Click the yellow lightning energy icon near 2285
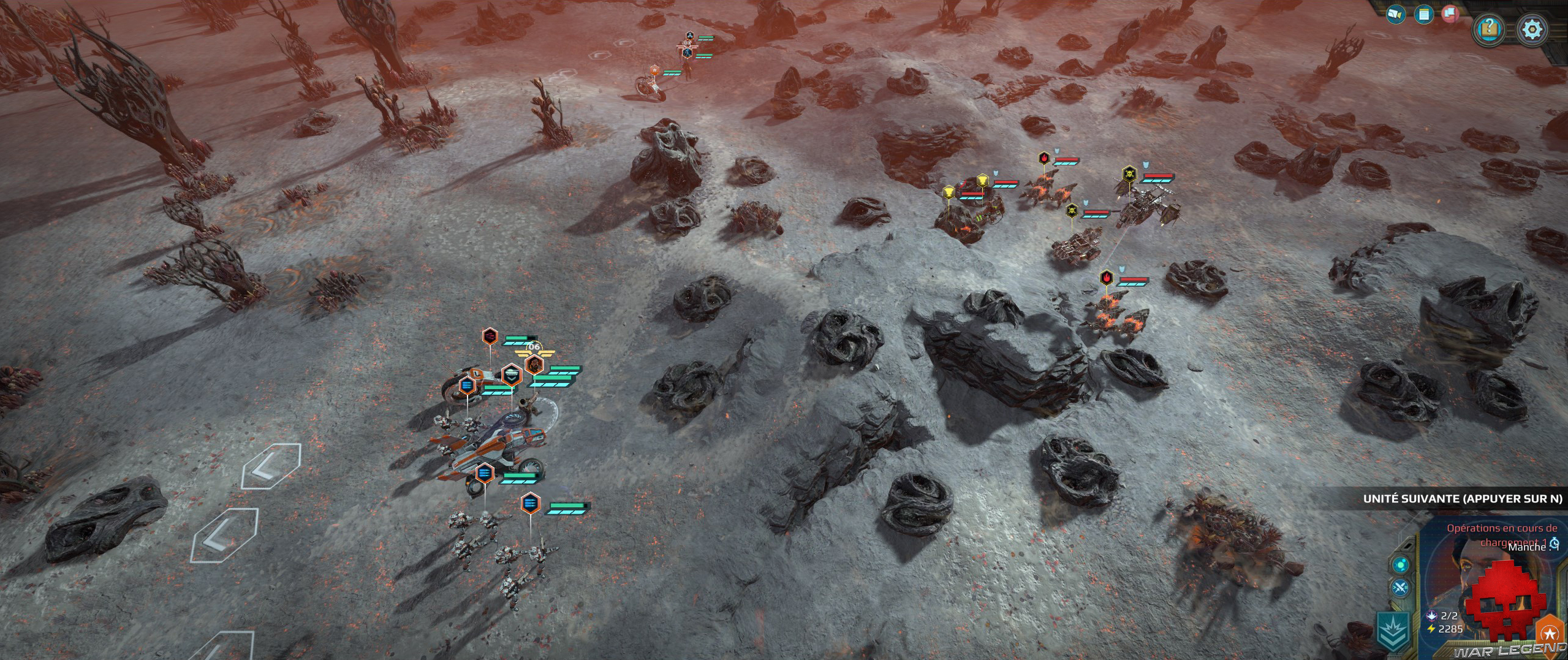This screenshot has width=1568, height=660. pos(1430,629)
